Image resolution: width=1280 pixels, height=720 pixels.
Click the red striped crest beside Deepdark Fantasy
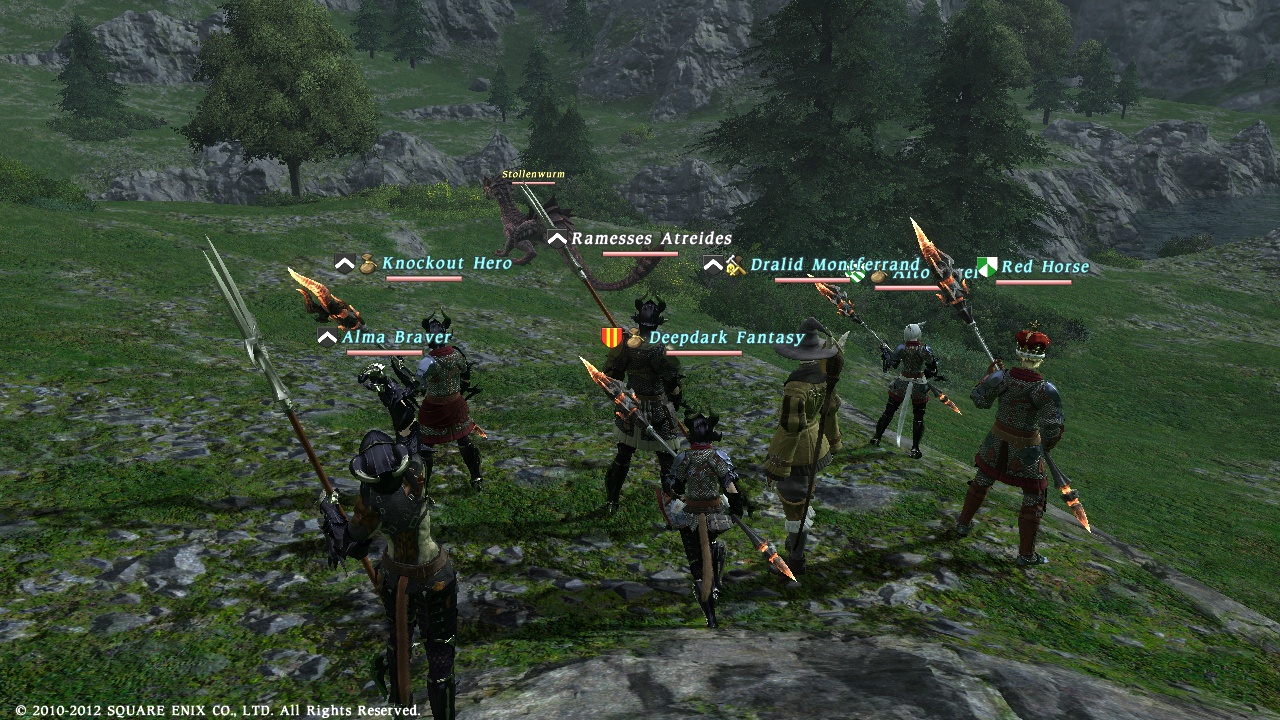[612, 336]
